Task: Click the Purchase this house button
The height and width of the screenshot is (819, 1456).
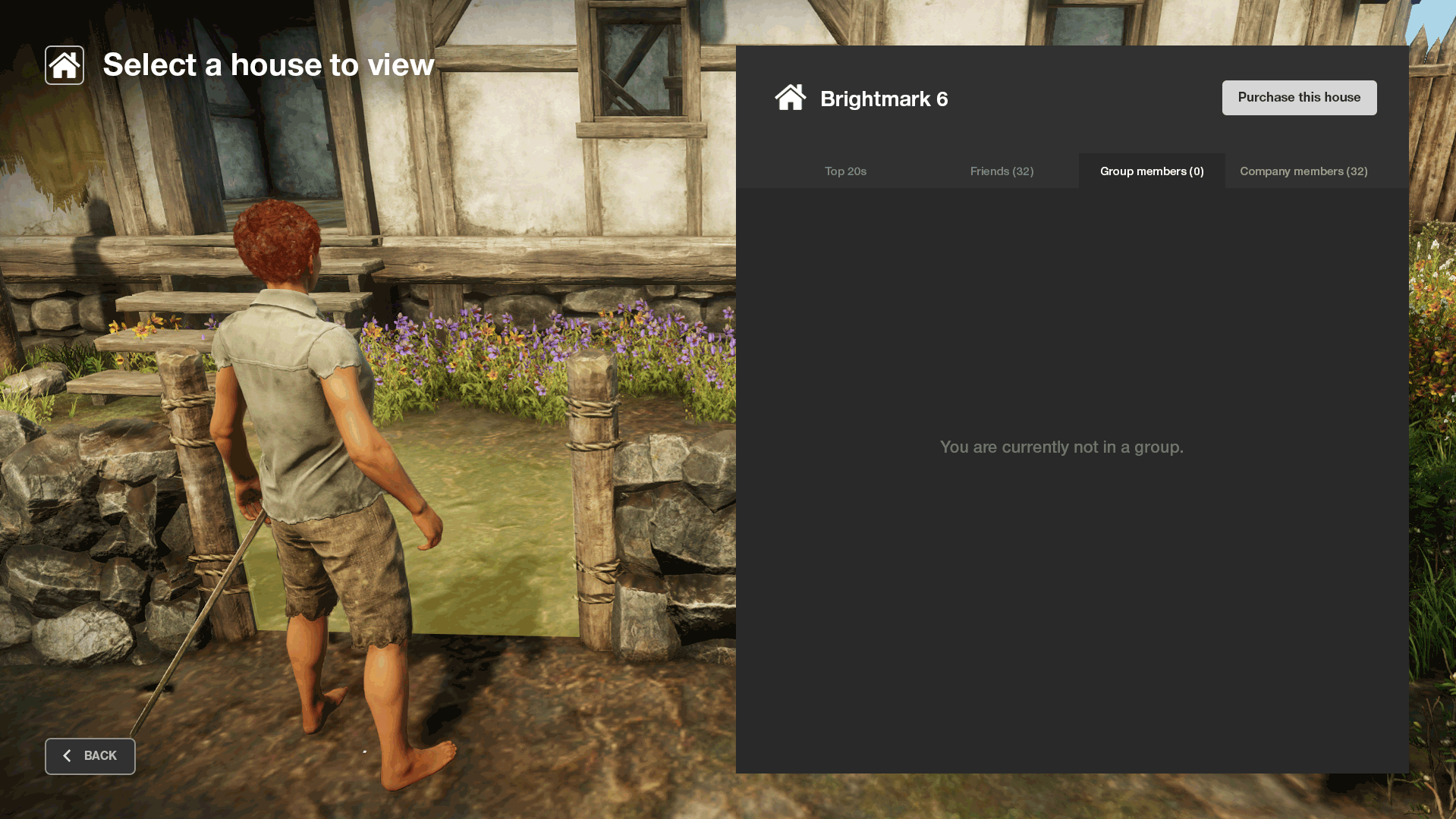Action: tap(1299, 98)
